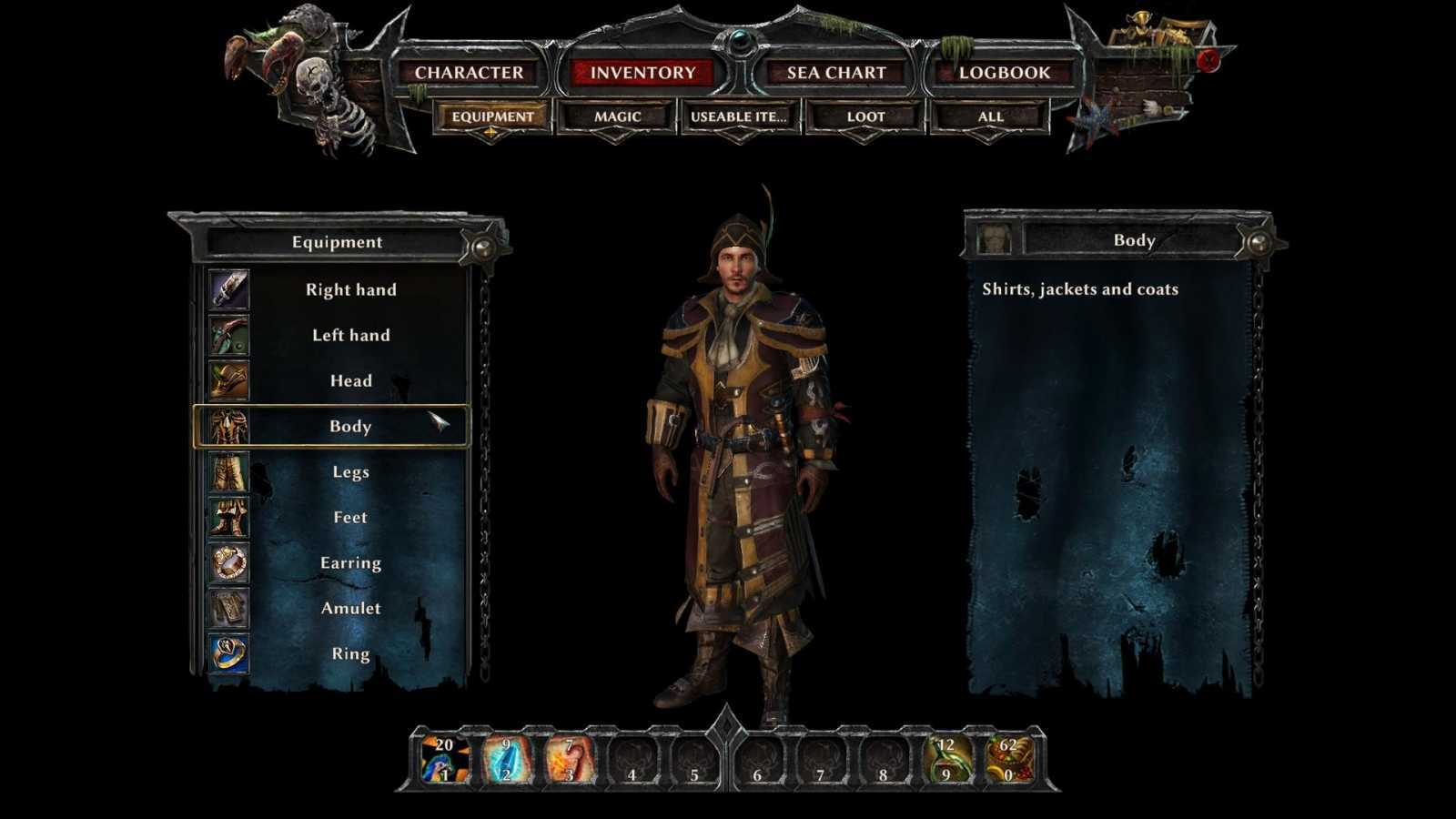The height and width of the screenshot is (819, 1456).
Task: Click the Feet boots slot icon
Action: tap(228, 517)
